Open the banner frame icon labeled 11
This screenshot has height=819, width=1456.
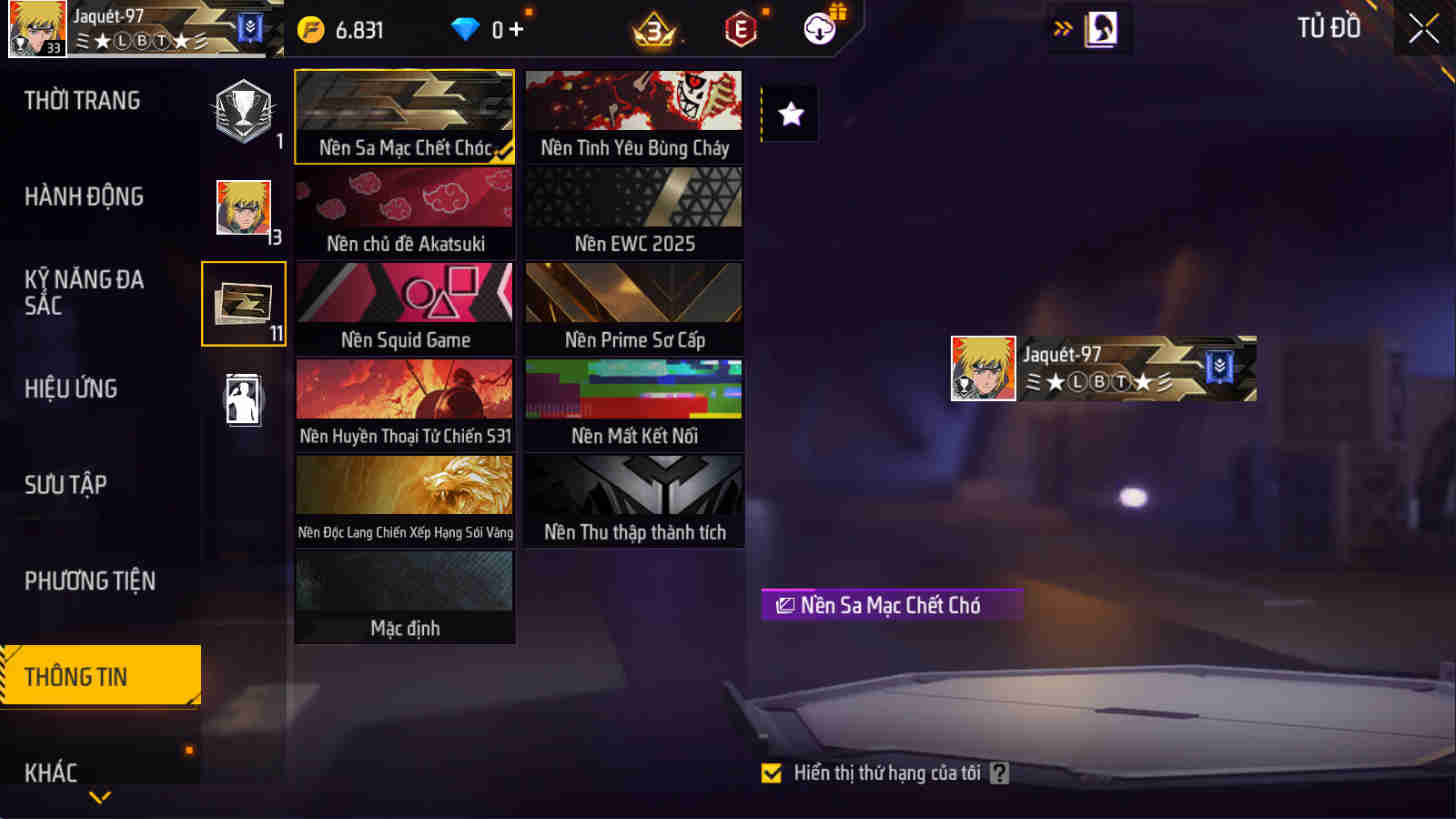pos(243,303)
